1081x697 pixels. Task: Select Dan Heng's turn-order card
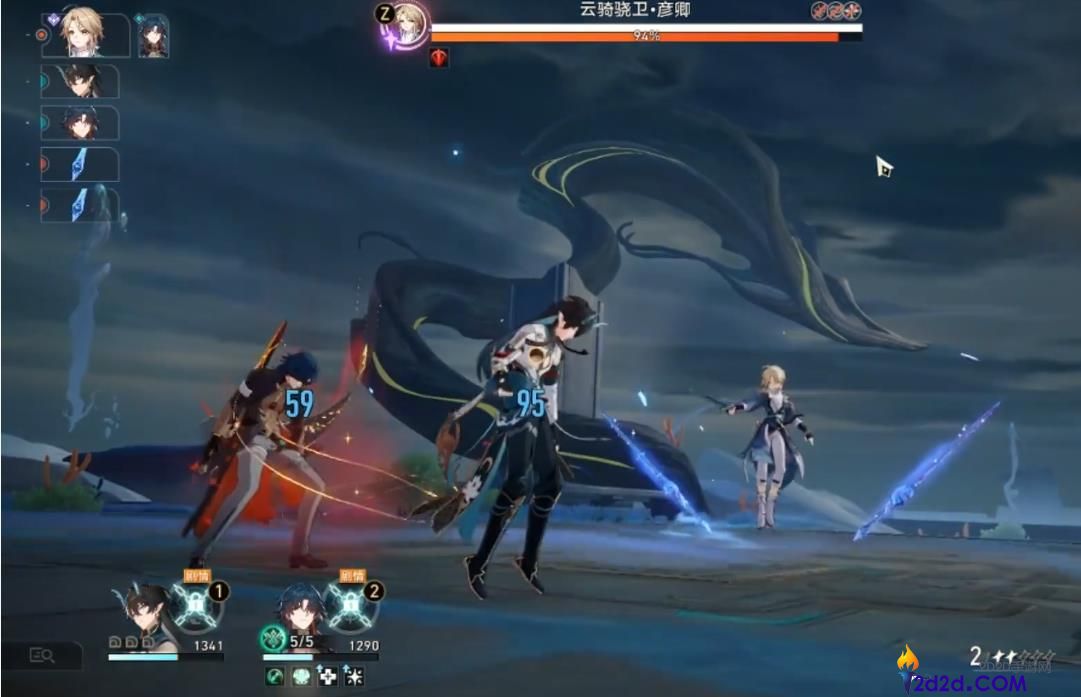point(80,82)
